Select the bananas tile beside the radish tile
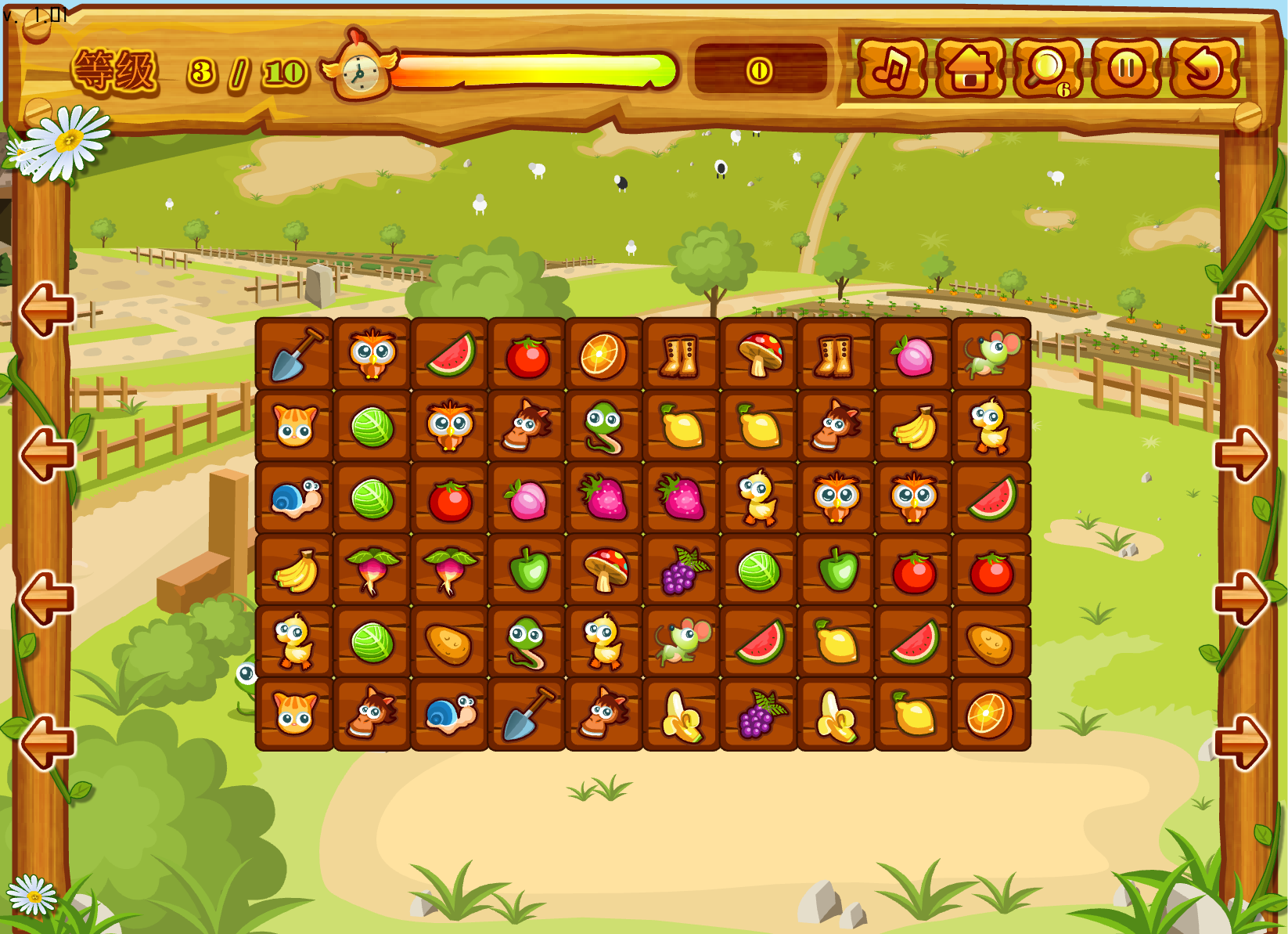This screenshot has width=1288, height=934. (x=295, y=571)
